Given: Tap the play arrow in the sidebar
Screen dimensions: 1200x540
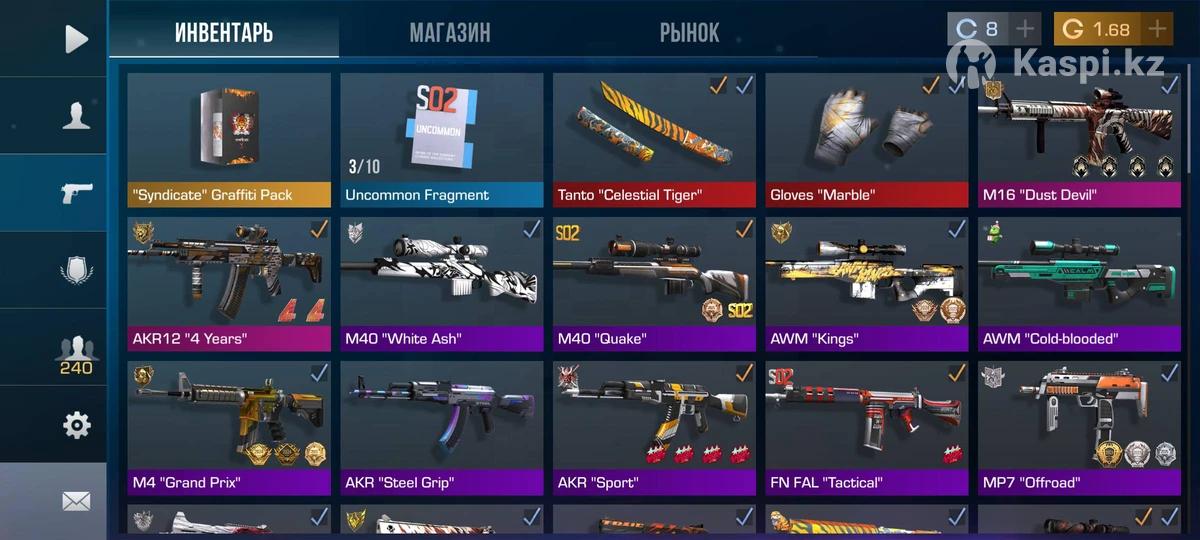Looking at the screenshot, I should 76,39.
